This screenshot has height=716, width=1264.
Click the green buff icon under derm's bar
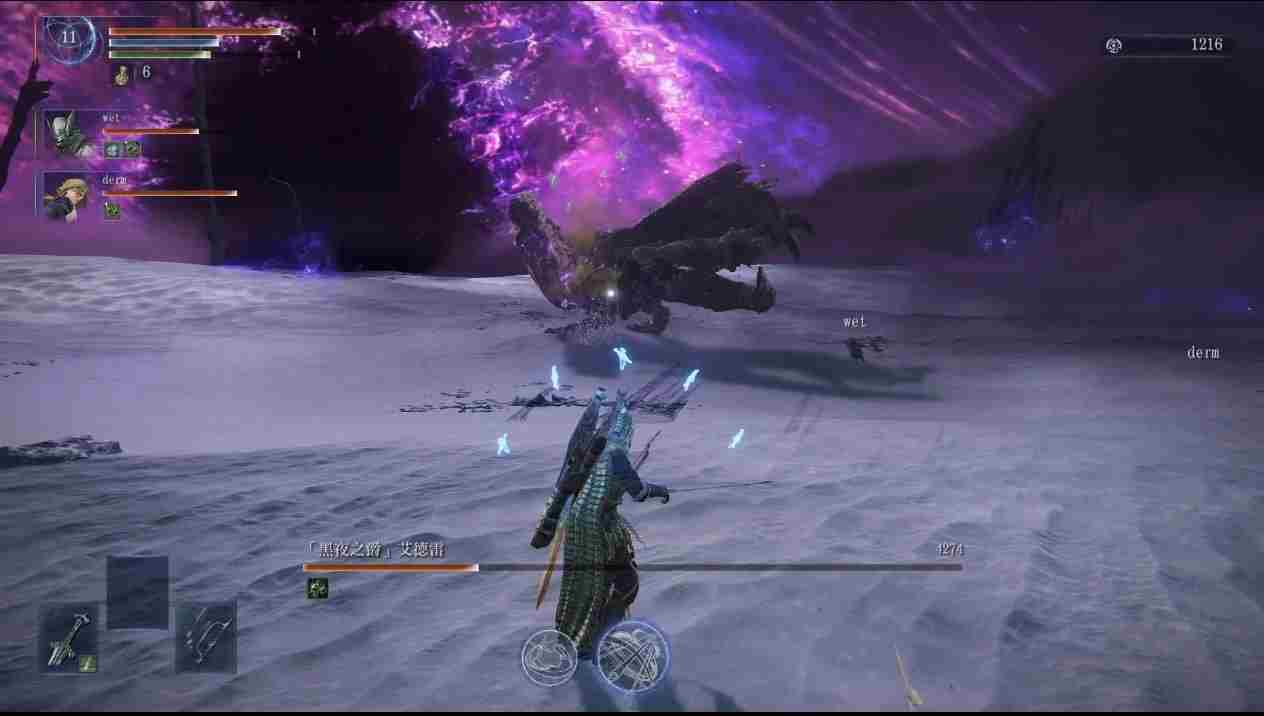[x=112, y=211]
